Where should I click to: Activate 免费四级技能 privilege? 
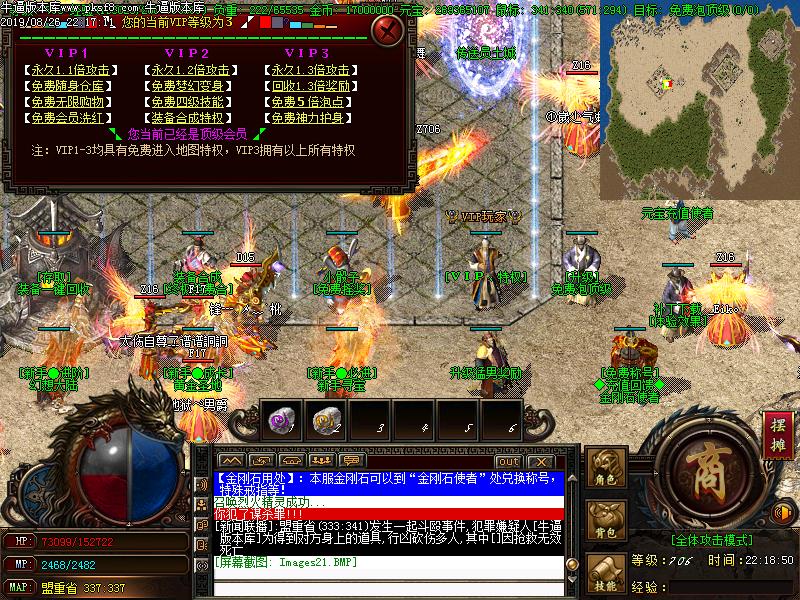[x=190, y=102]
